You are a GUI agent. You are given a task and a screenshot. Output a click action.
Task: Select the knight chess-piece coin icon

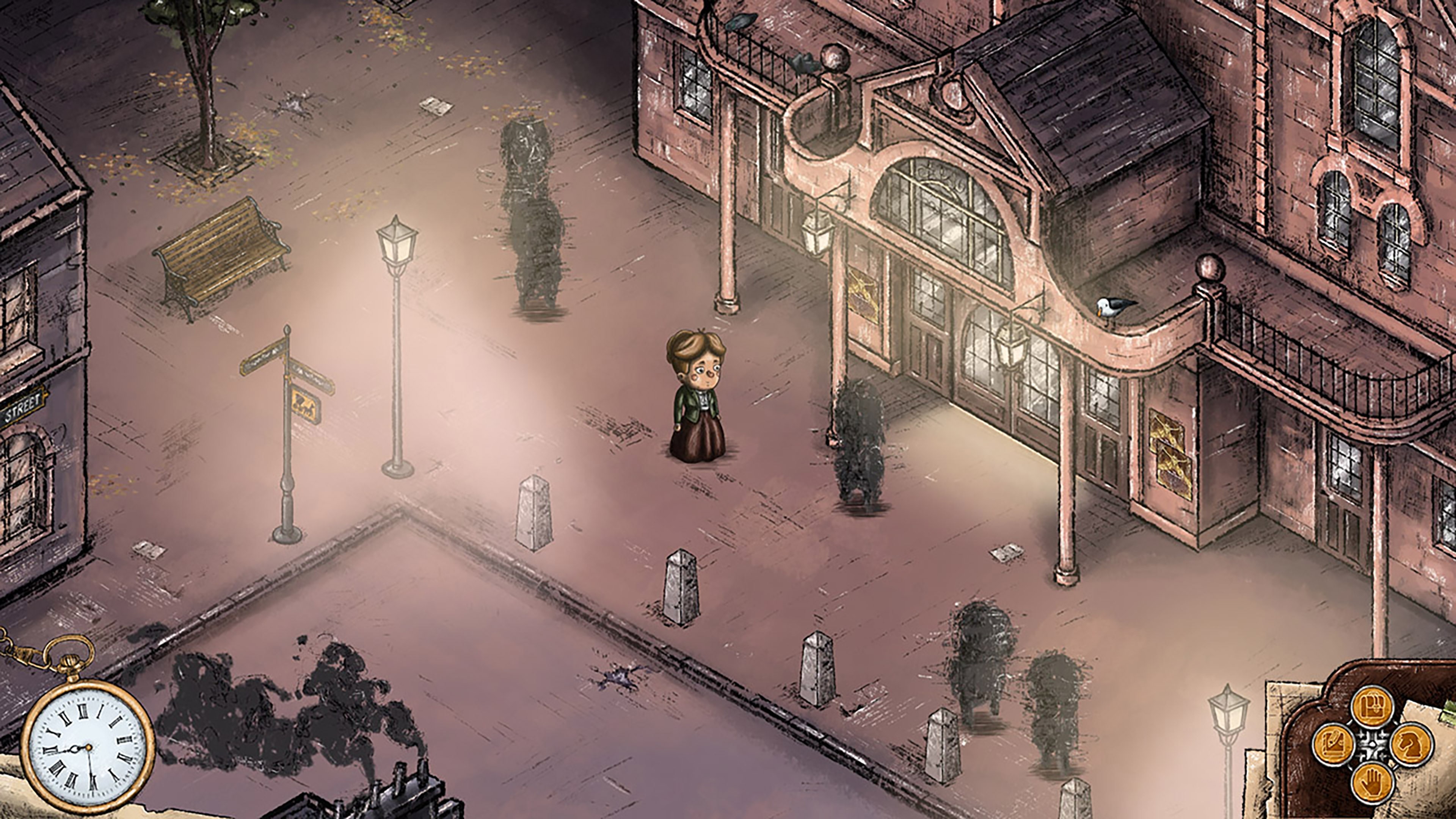pyautogui.click(x=1412, y=745)
